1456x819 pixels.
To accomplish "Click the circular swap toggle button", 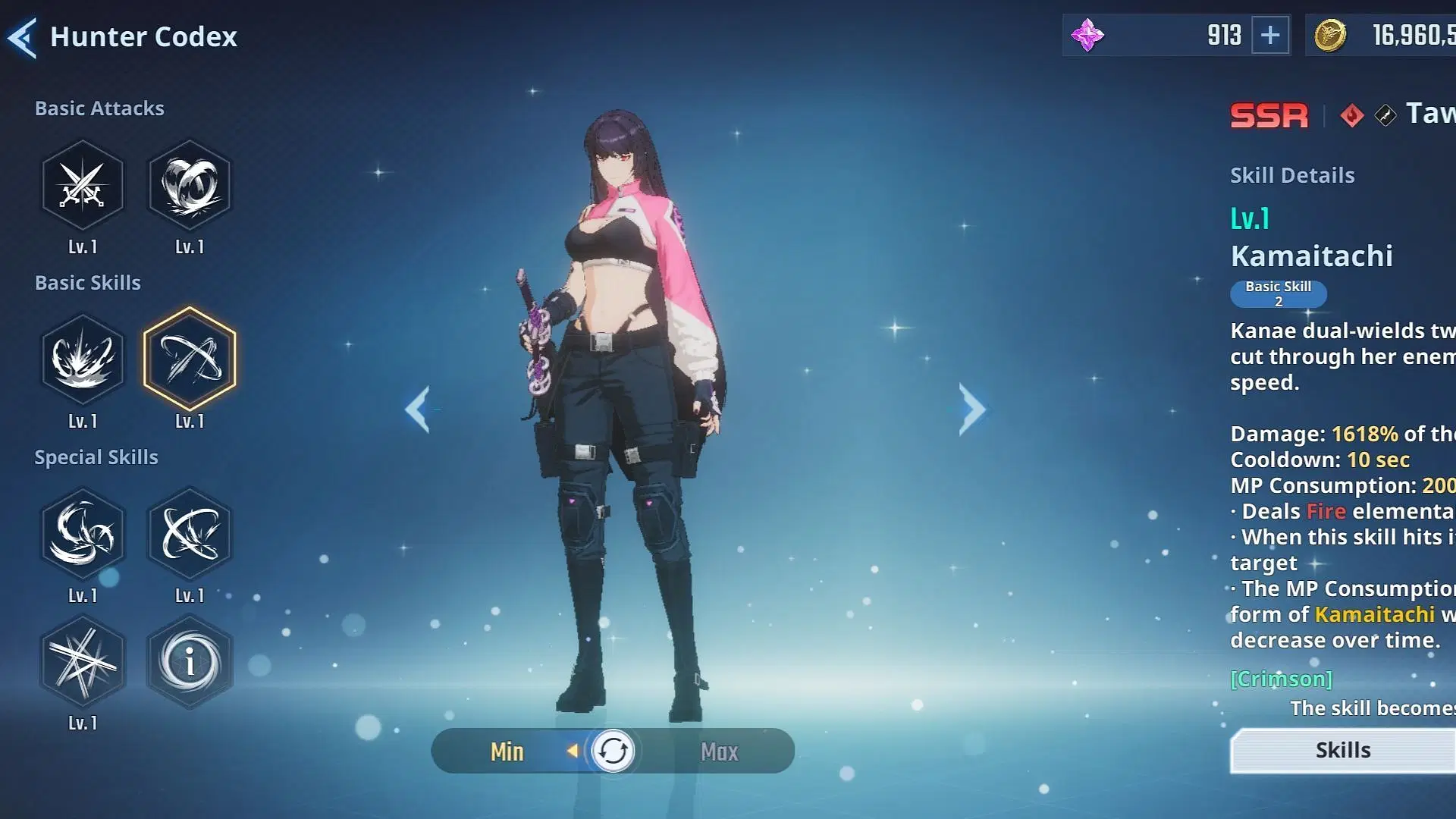I will point(613,752).
